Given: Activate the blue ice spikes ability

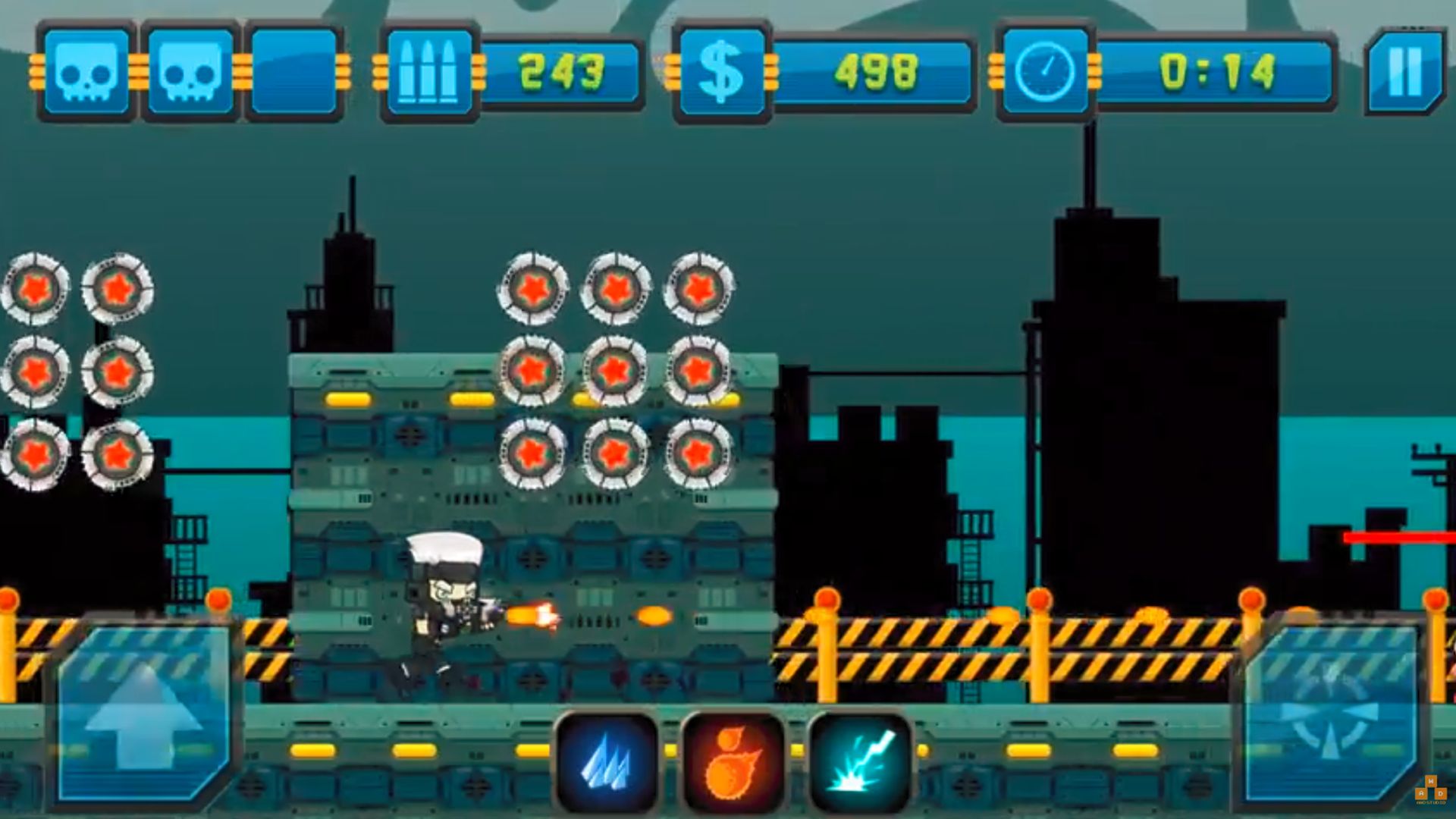Looking at the screenshot, I should coord(607,762).
